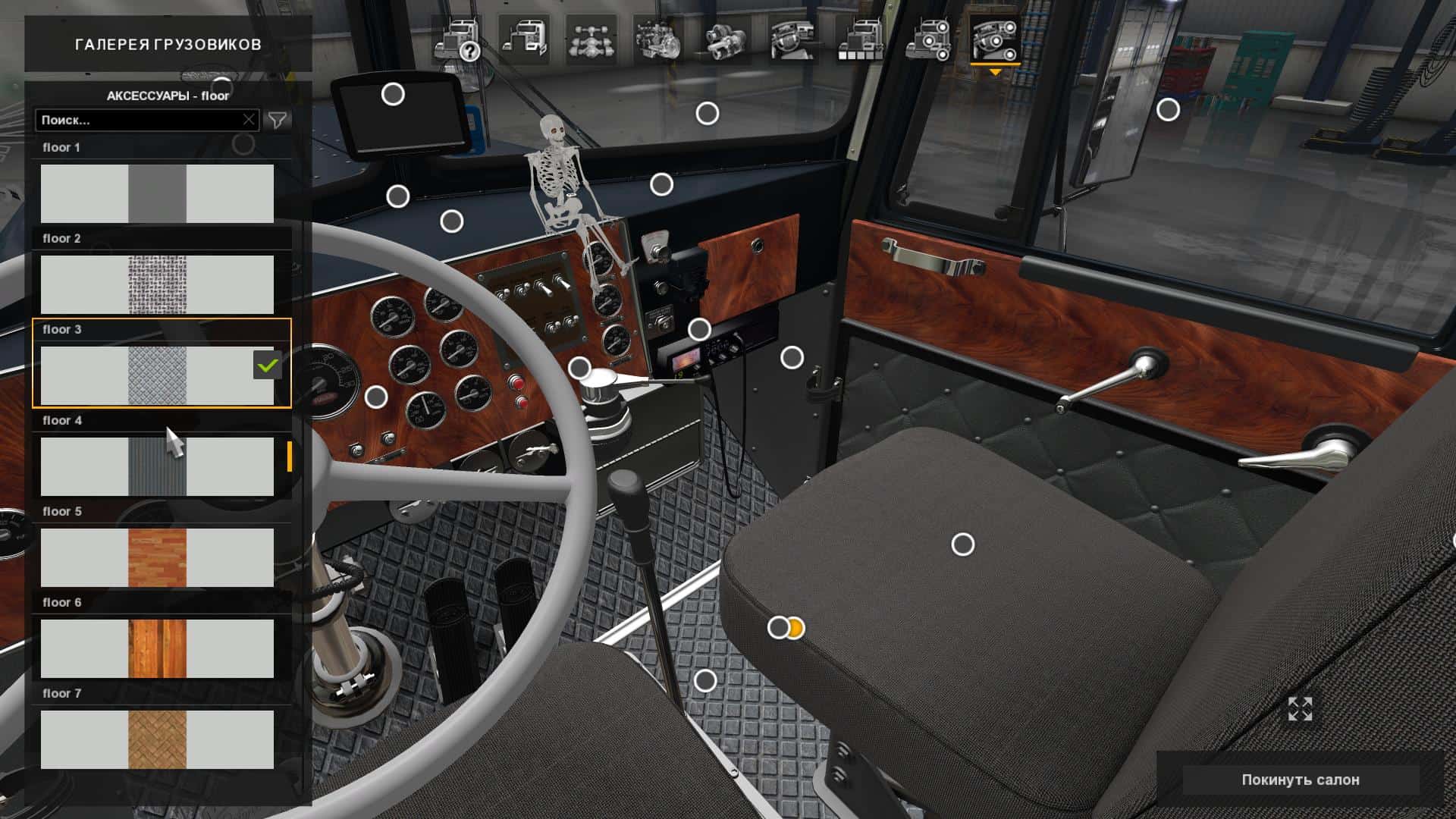1456x819 pixels.
Task: Apply the floor 5 brick pattern
Action: (x=157, y=557)
